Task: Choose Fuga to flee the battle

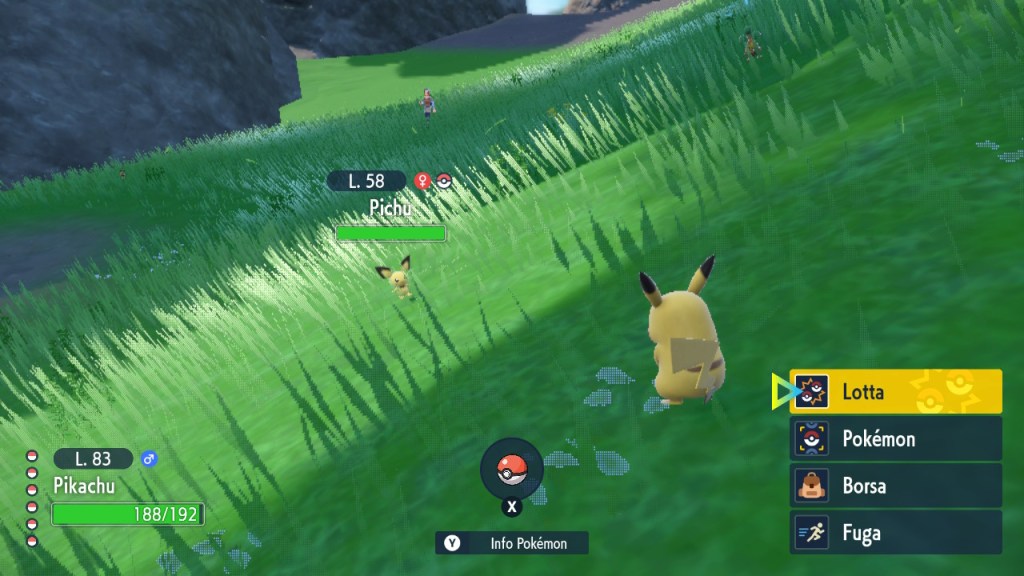Action: pyautogui.click(x=895, y=532)
